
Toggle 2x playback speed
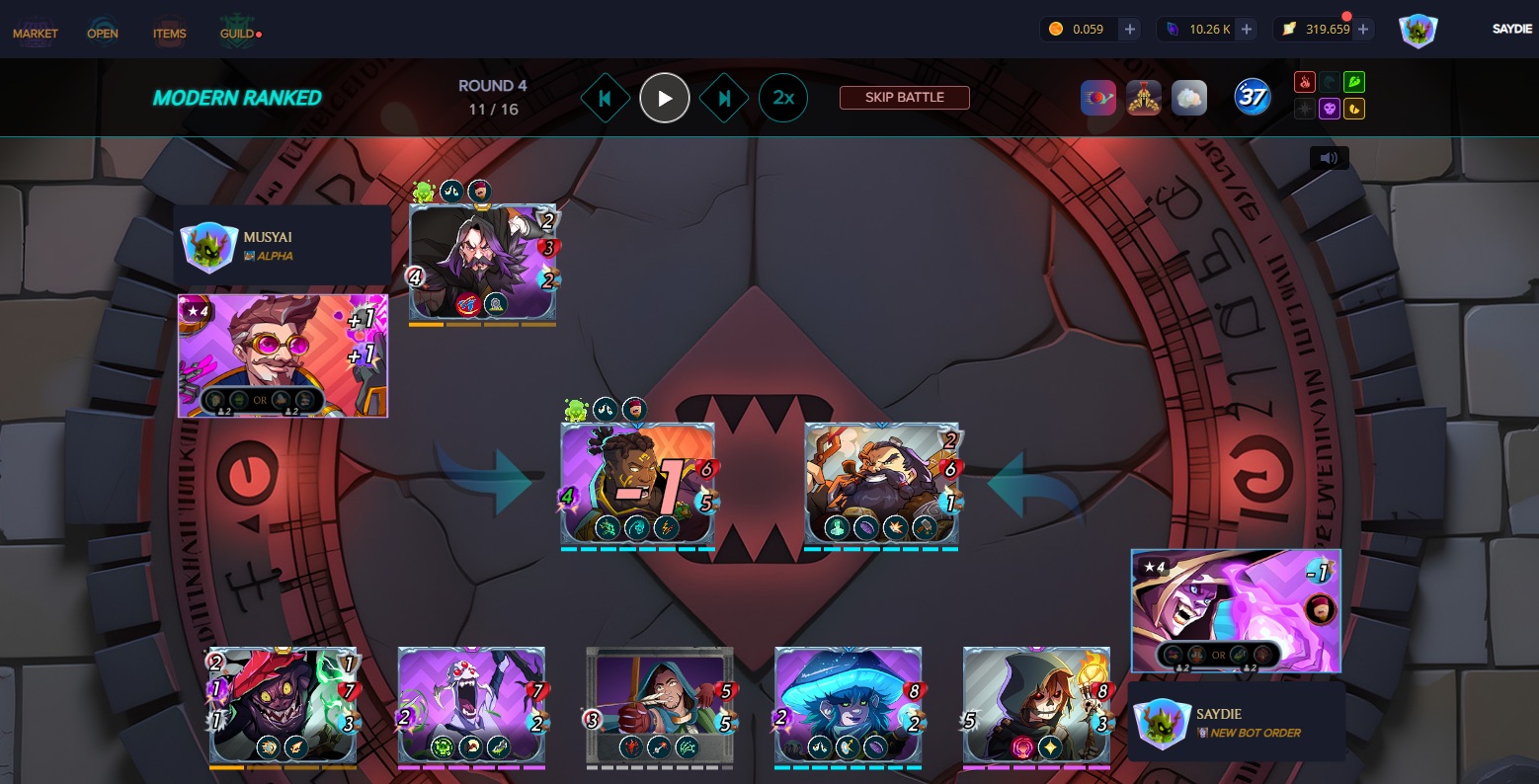pos(783,98)
